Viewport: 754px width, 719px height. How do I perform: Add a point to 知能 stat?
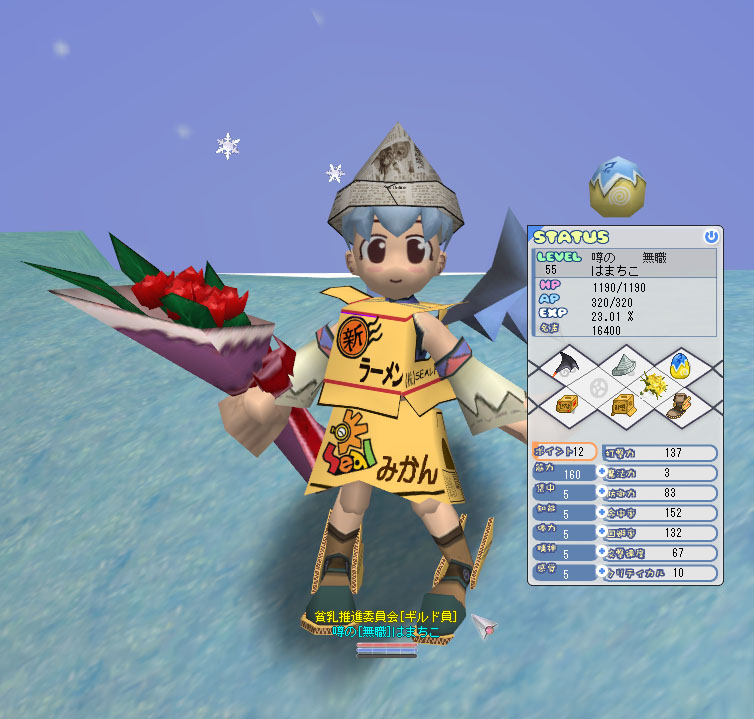tap(603, 513)
